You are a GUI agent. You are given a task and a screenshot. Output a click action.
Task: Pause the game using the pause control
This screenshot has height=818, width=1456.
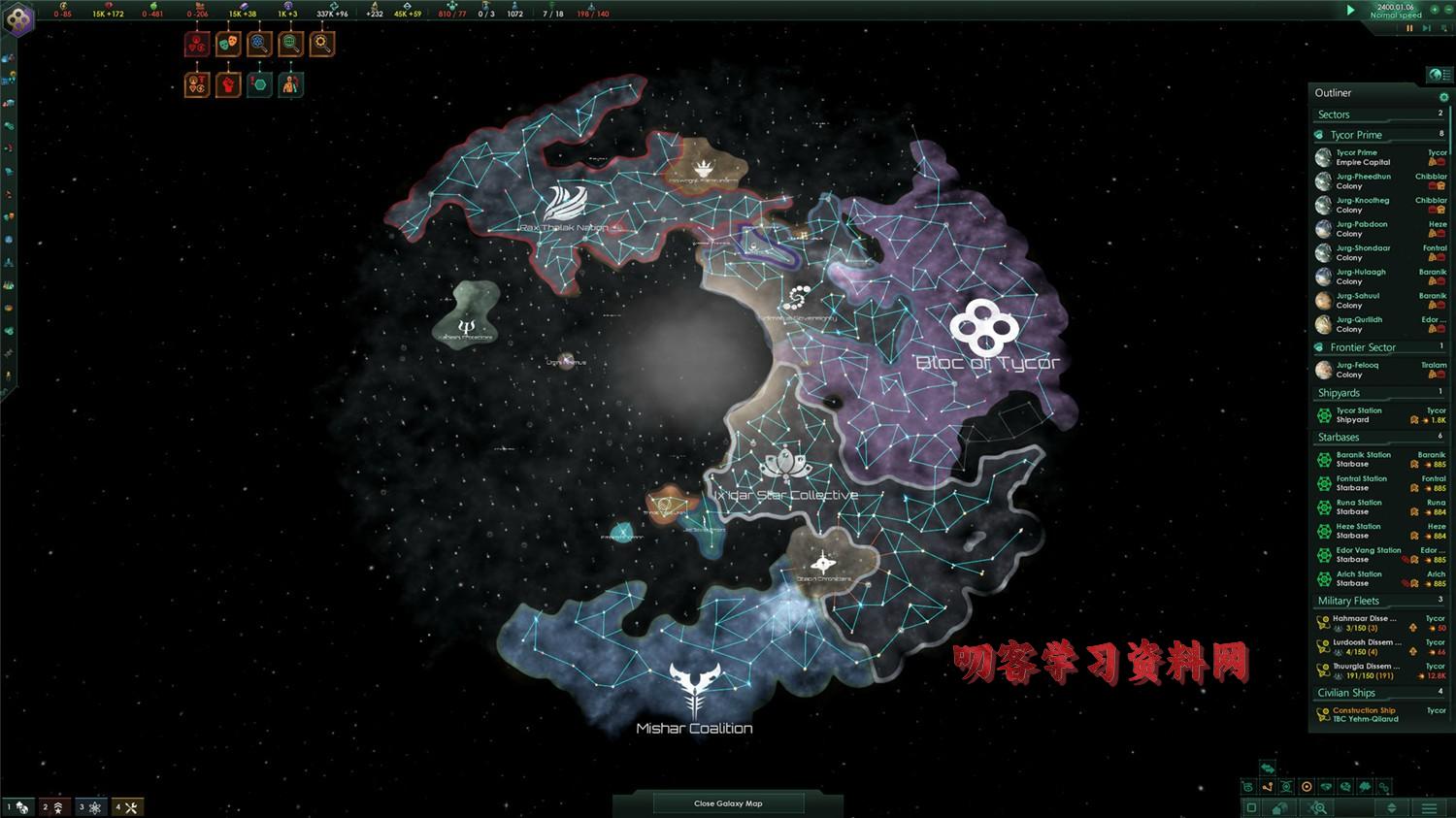click(x=1409, y=27)
